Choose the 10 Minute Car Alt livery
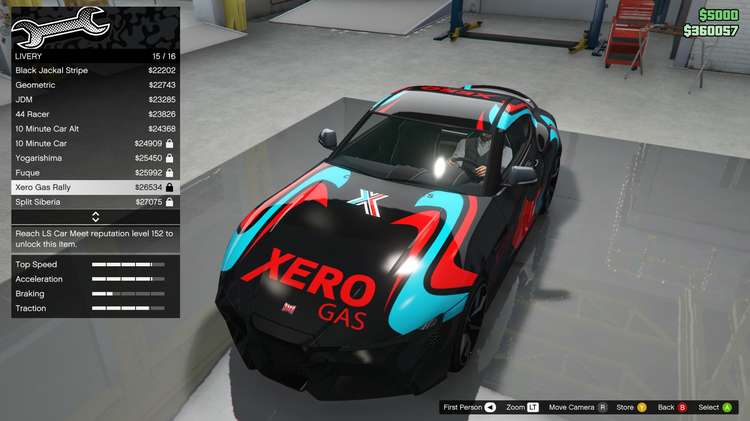This screenshot has height=421, width=750. click(x=95, y=129)
